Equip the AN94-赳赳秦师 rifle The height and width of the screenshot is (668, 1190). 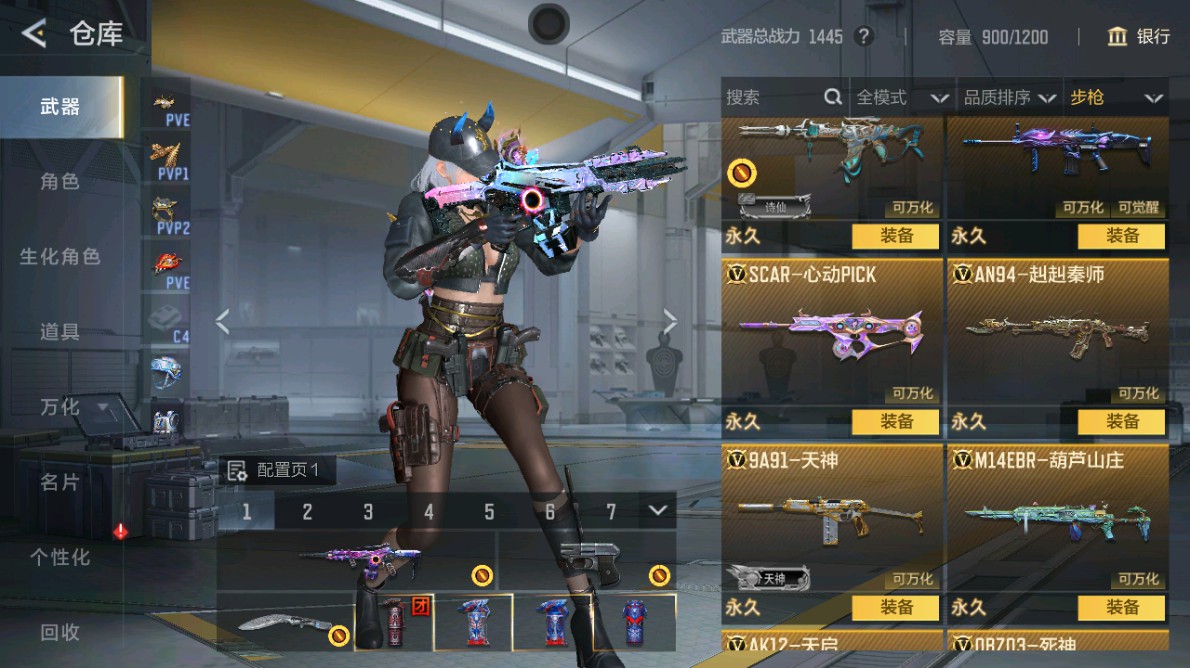click(x=1121, y=422)
